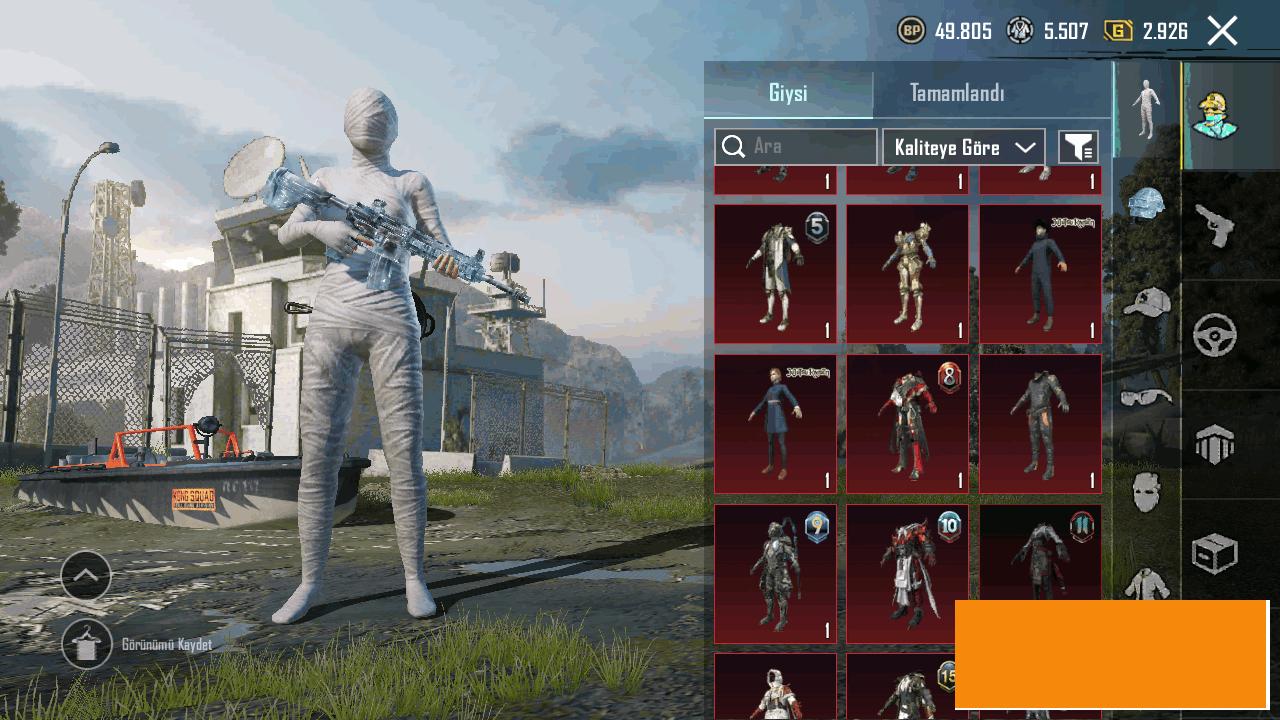Show the cap headwear category

point(1146,301)
